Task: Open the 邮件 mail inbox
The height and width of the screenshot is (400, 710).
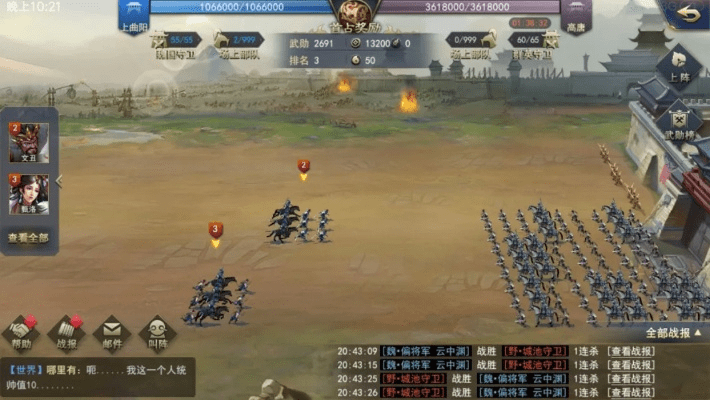Action: (111, 331)
